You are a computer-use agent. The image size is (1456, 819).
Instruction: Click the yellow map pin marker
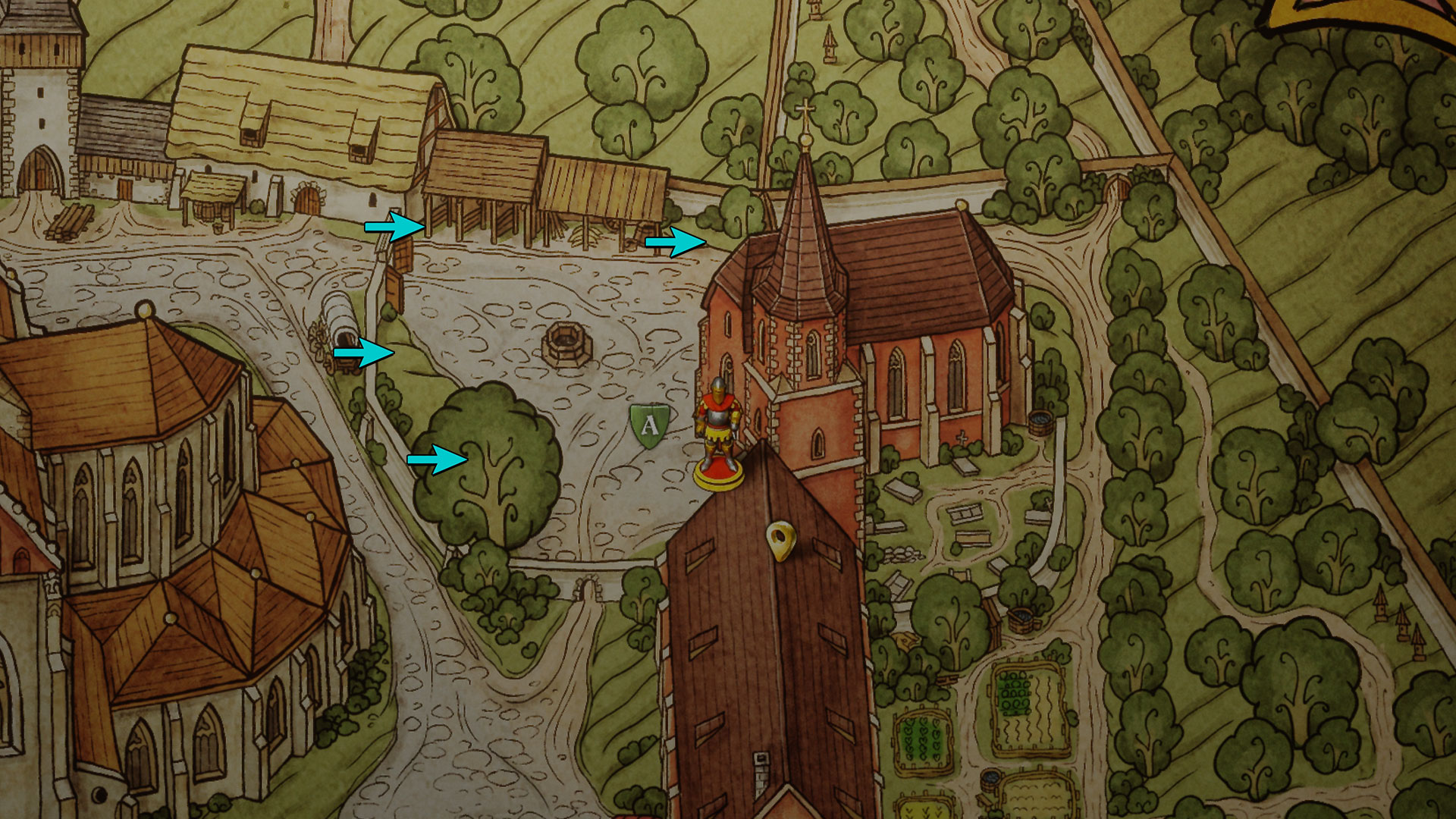[779, 541]
